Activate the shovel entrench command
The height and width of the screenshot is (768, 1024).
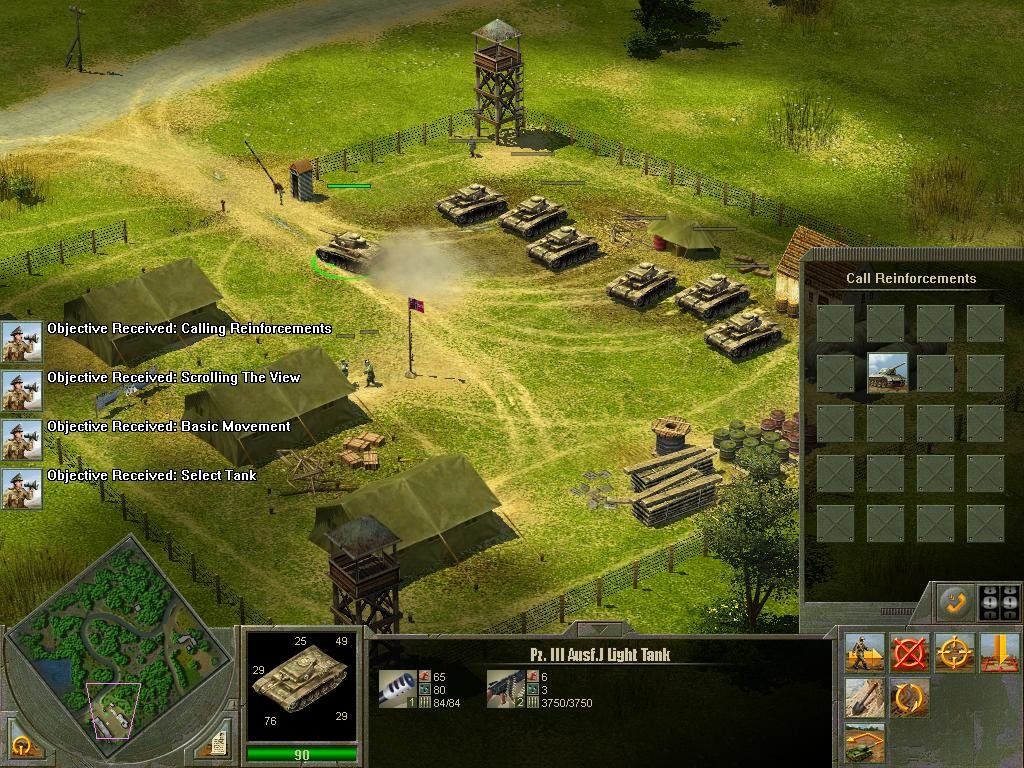[x=863, y=698]
